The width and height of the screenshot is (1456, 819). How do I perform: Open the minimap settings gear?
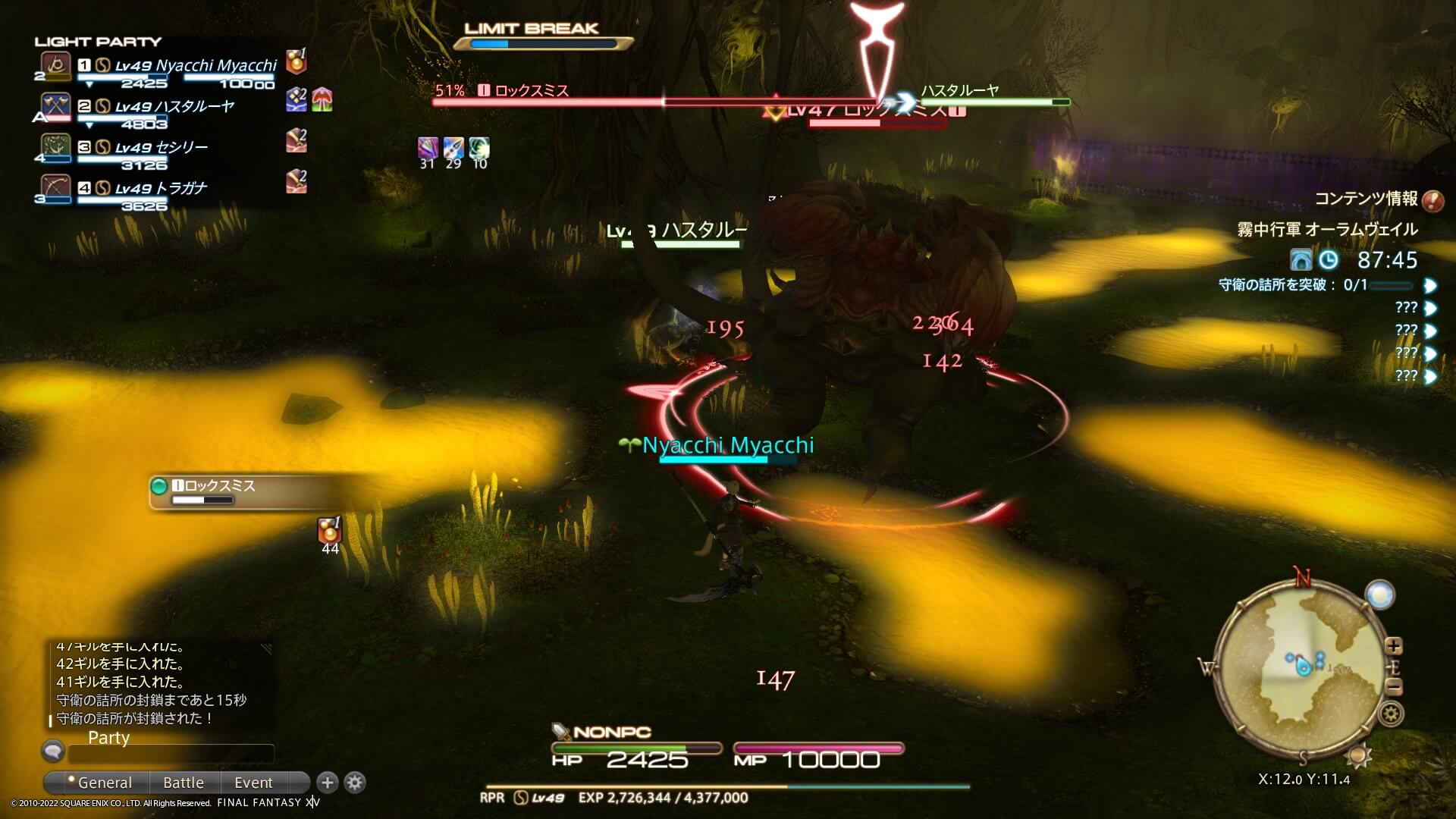1392,714
